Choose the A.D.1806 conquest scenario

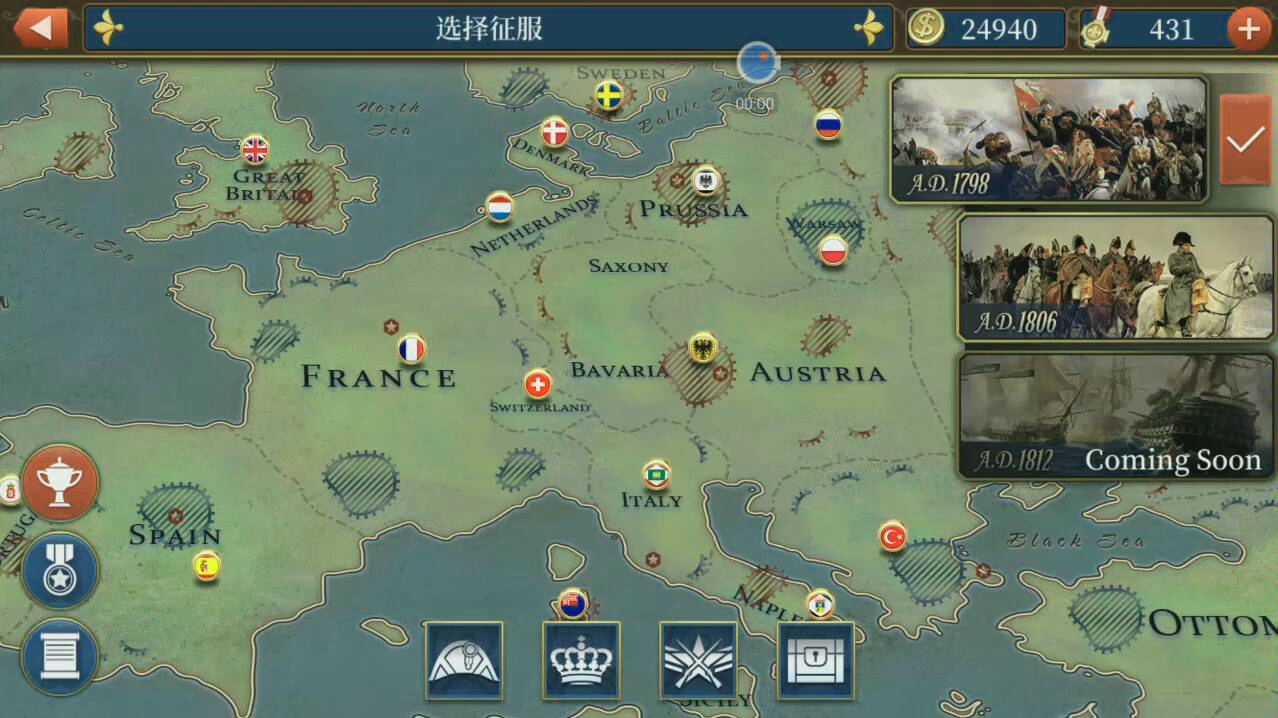[x=1115, y=276]
